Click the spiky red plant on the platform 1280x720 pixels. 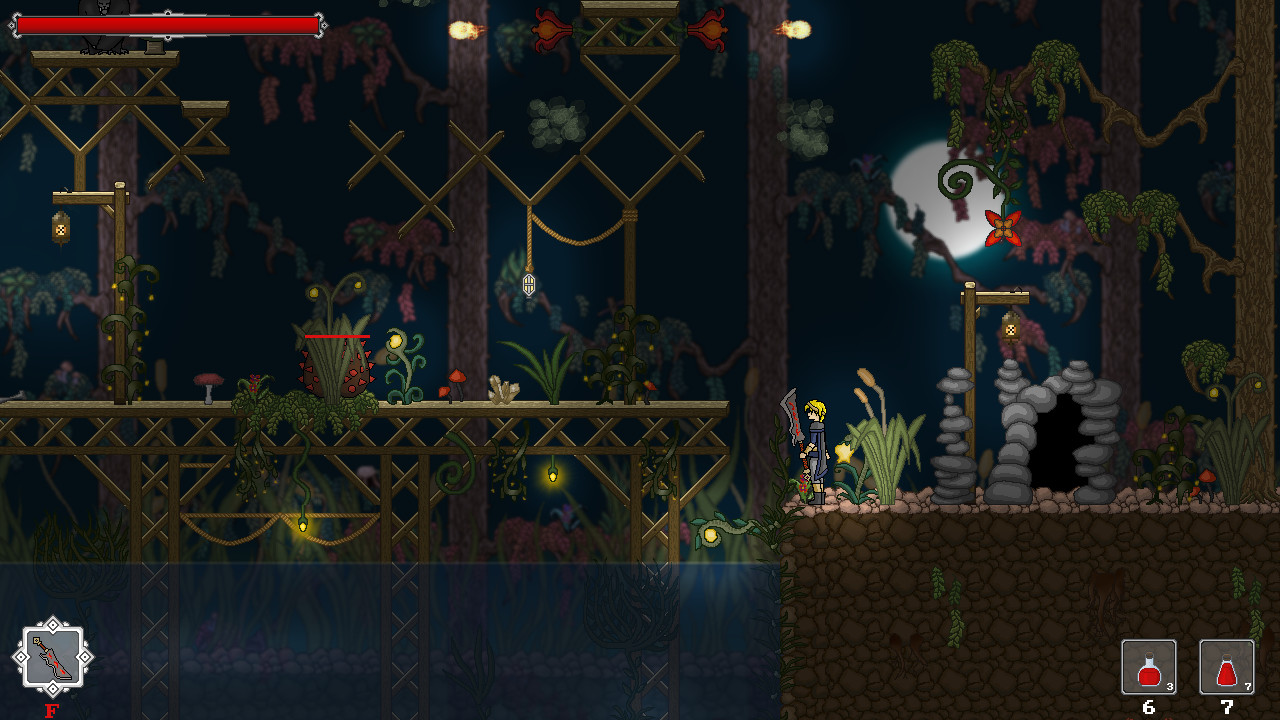pos(336,375)
